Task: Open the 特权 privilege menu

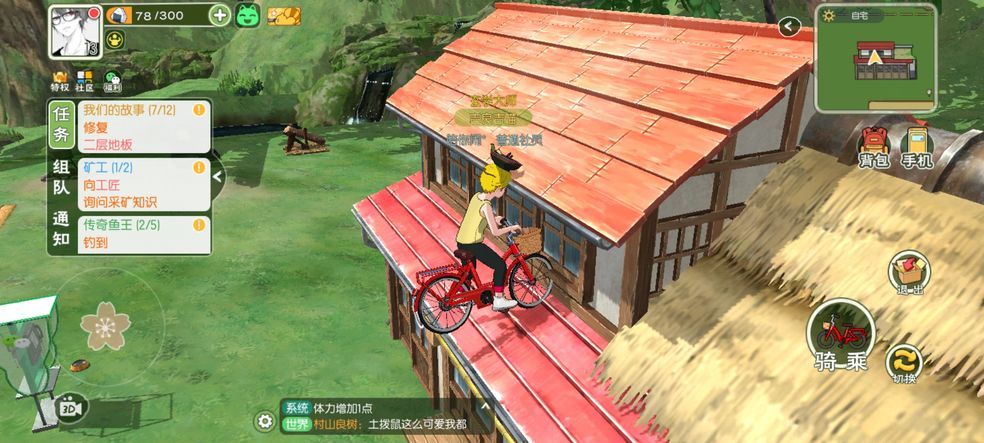Action: click(x=60, y=79)
